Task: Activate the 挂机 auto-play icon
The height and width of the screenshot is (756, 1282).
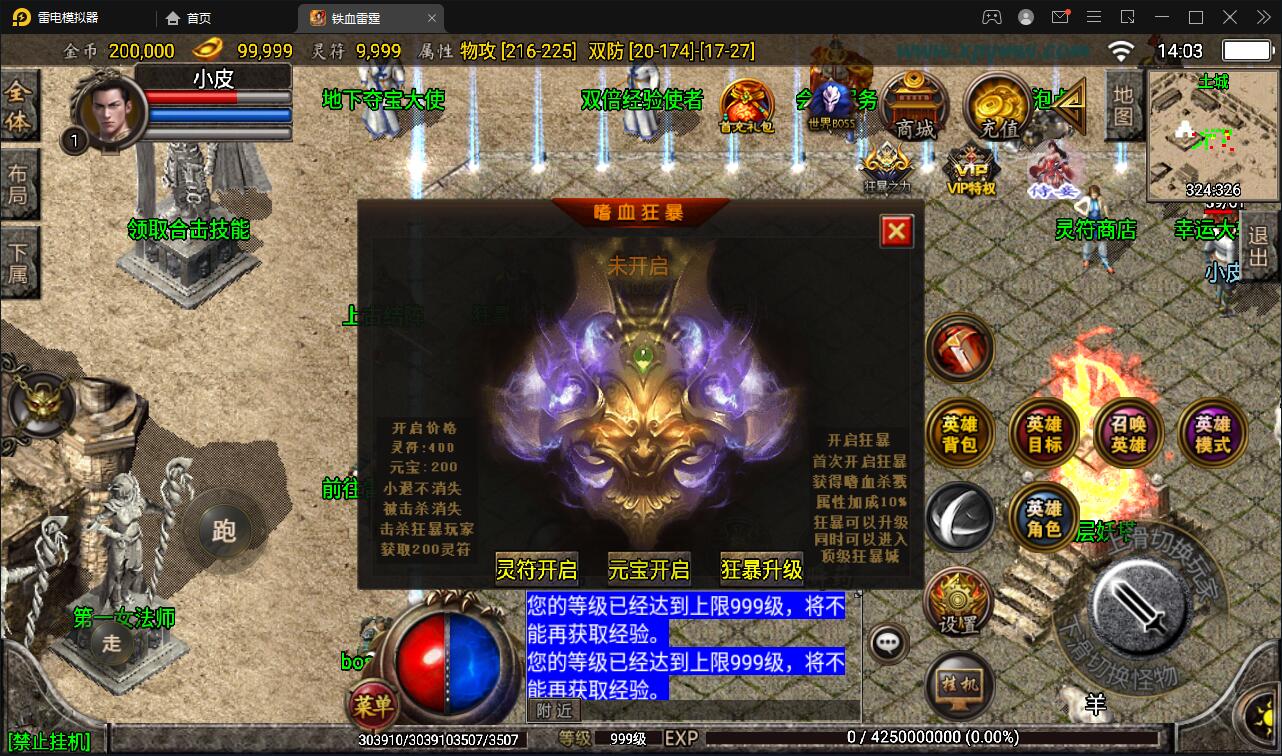Action: click(x=960, y=685)
